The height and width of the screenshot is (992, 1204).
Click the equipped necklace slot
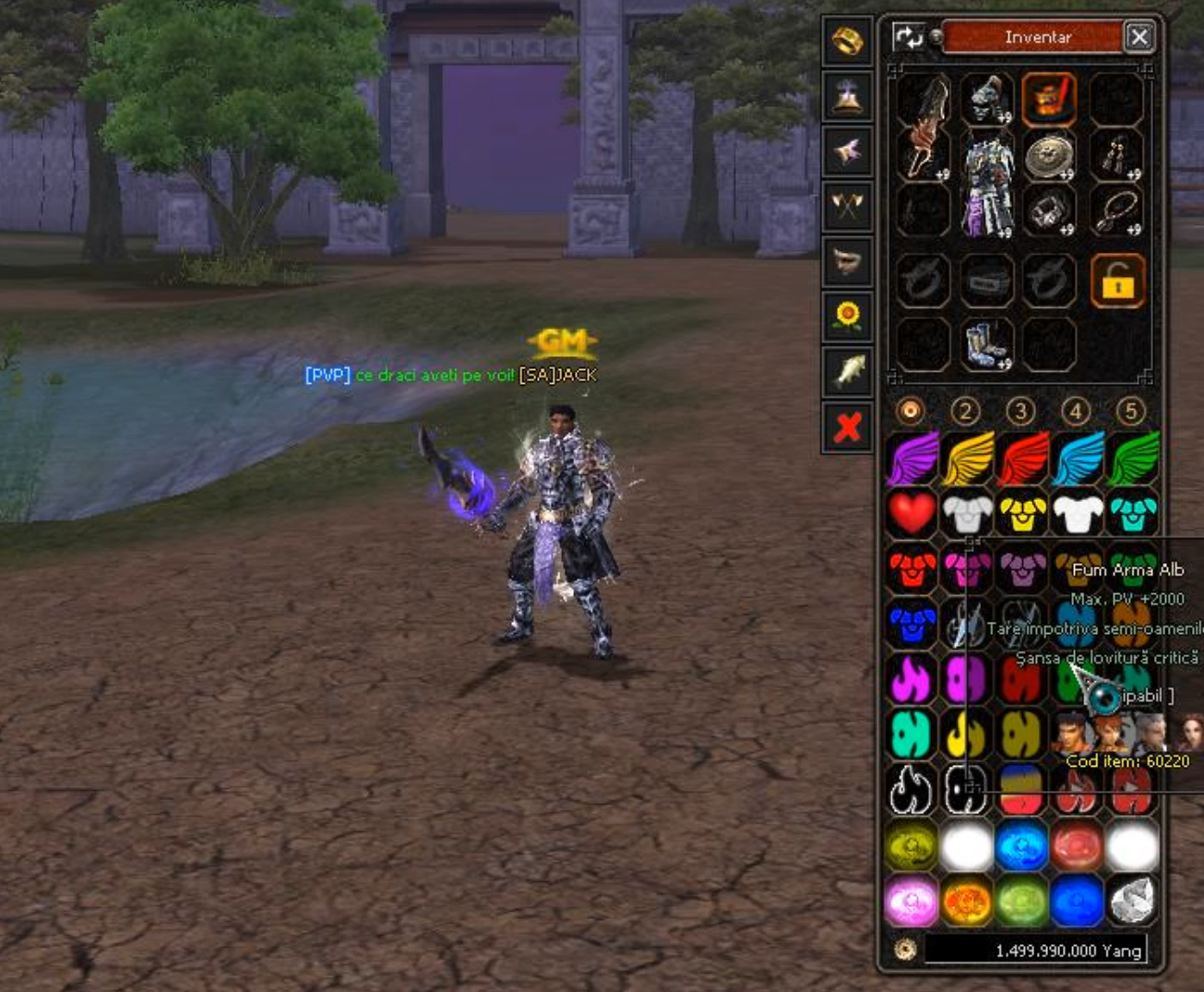point(1116,211)
